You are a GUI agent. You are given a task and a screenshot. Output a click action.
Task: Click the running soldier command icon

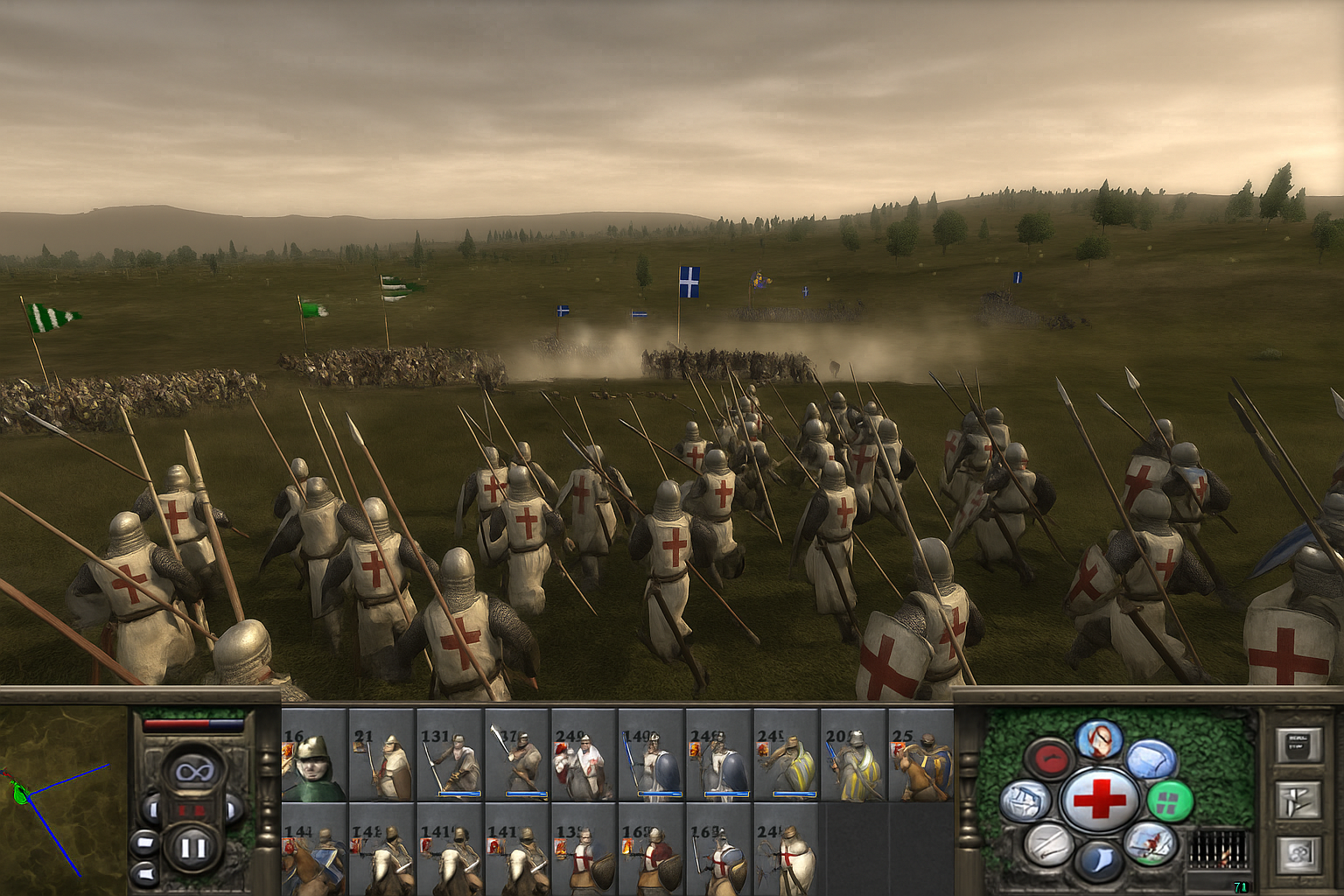1149,843
